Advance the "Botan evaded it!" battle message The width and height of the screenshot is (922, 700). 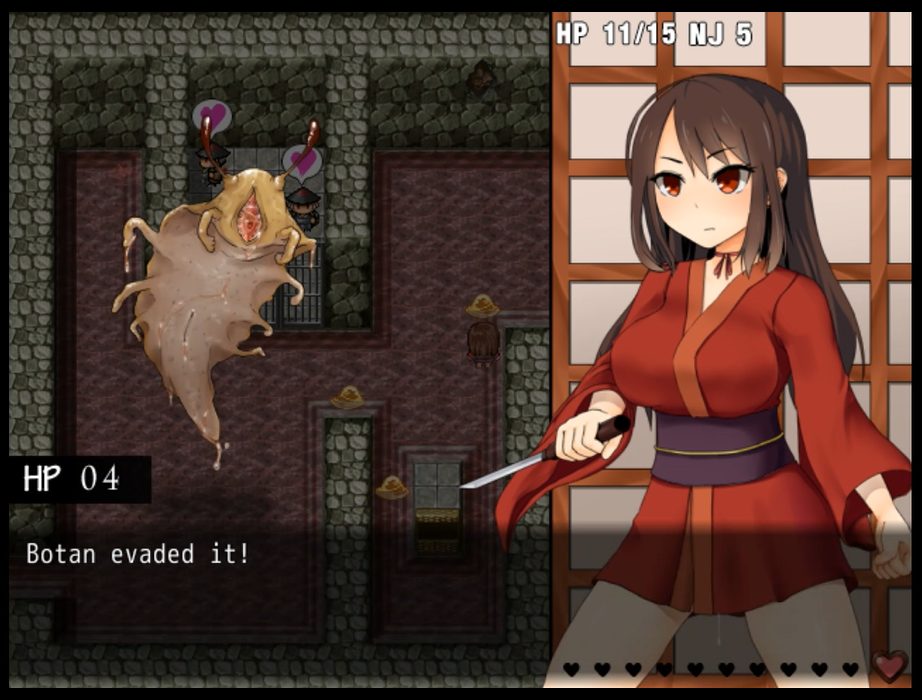tap(137, 553)
